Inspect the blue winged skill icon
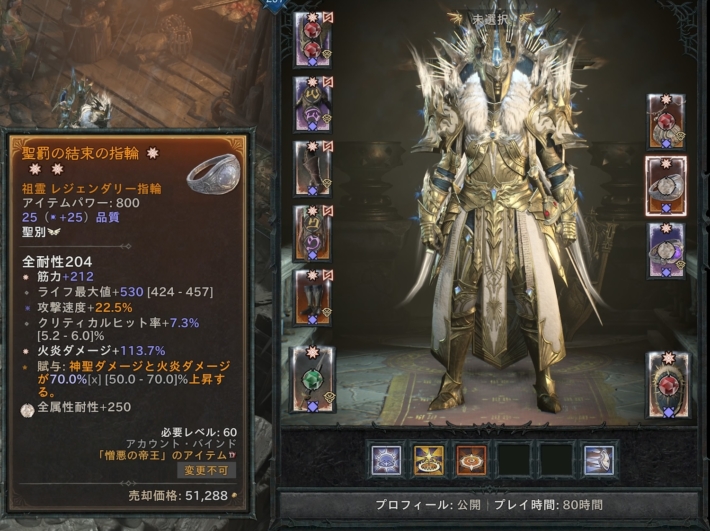The image size is (710, 531). pos(598,459)
